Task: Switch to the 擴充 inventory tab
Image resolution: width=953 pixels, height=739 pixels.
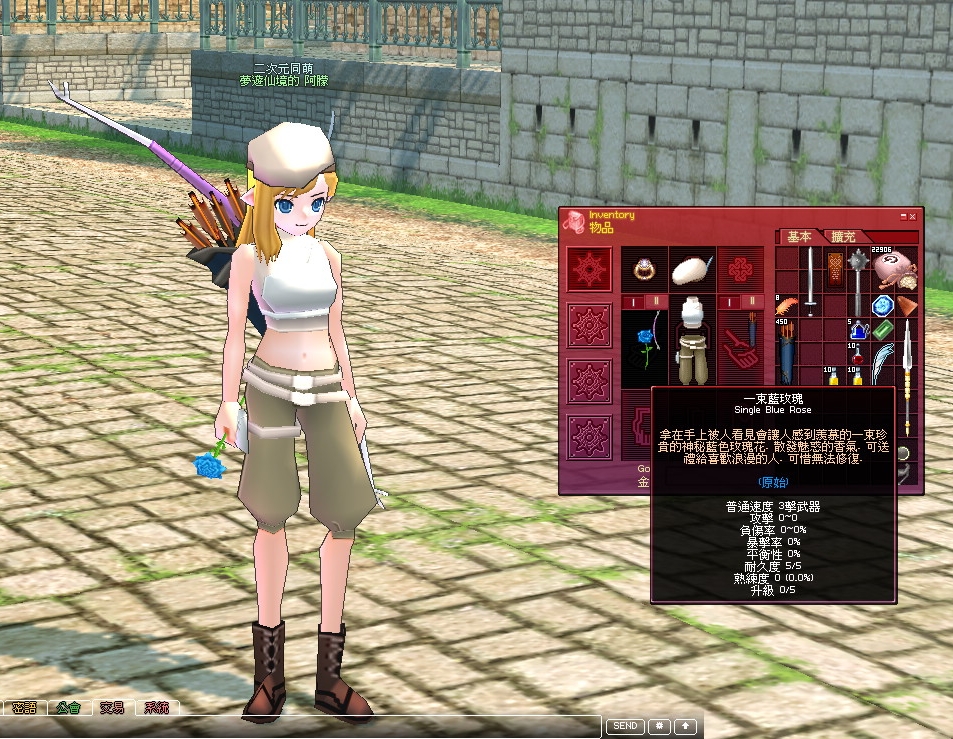Action: [x=843, y=237]
